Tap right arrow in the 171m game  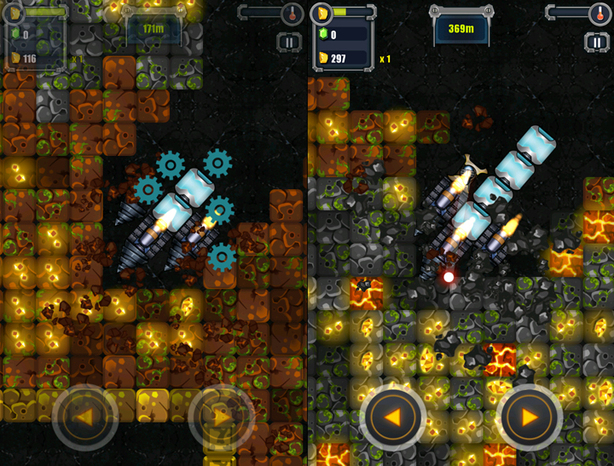[221, 417]
